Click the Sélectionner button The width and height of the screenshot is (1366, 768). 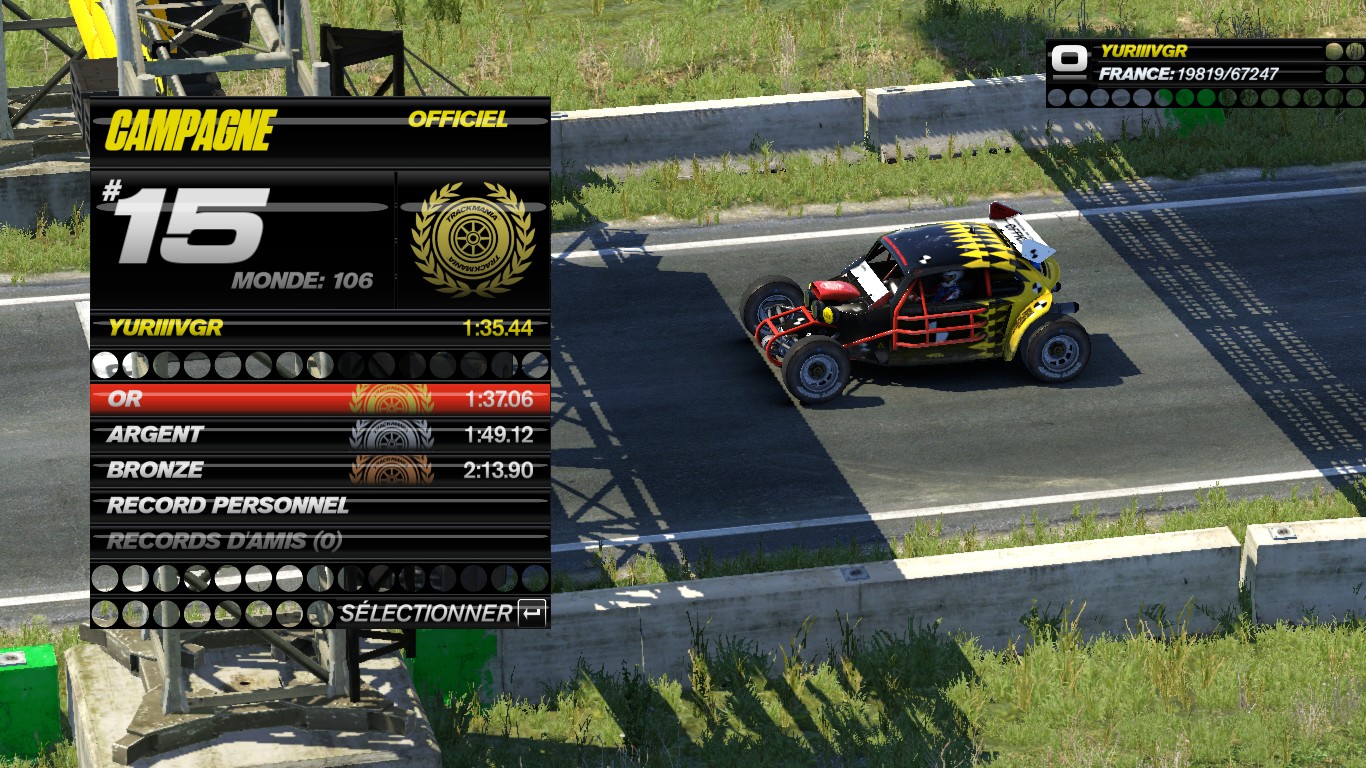pos(442,613)
